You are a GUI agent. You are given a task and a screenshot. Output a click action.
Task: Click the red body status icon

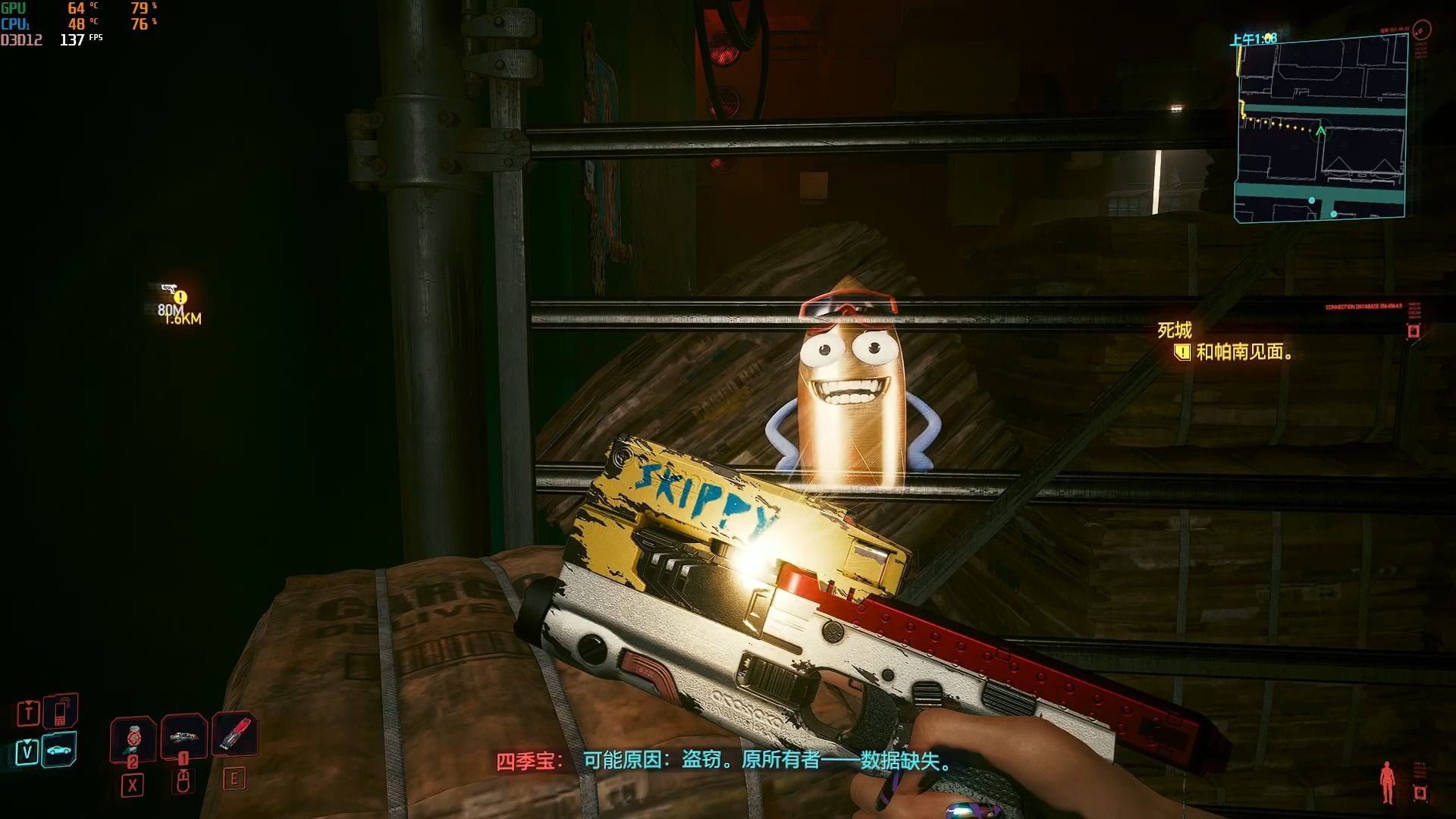click(x=1387, y=782)
